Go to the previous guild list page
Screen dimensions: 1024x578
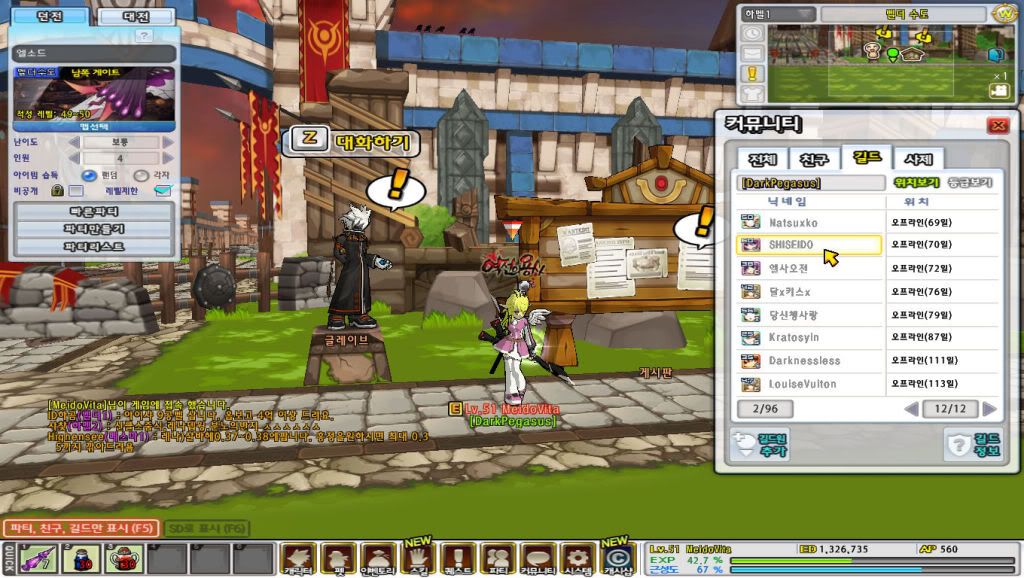(x=911, y=409)
